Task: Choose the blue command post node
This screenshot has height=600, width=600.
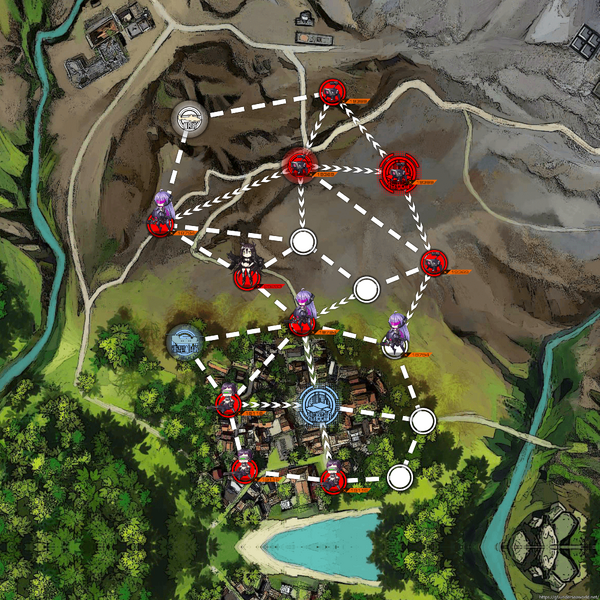Action: (318, 404)
